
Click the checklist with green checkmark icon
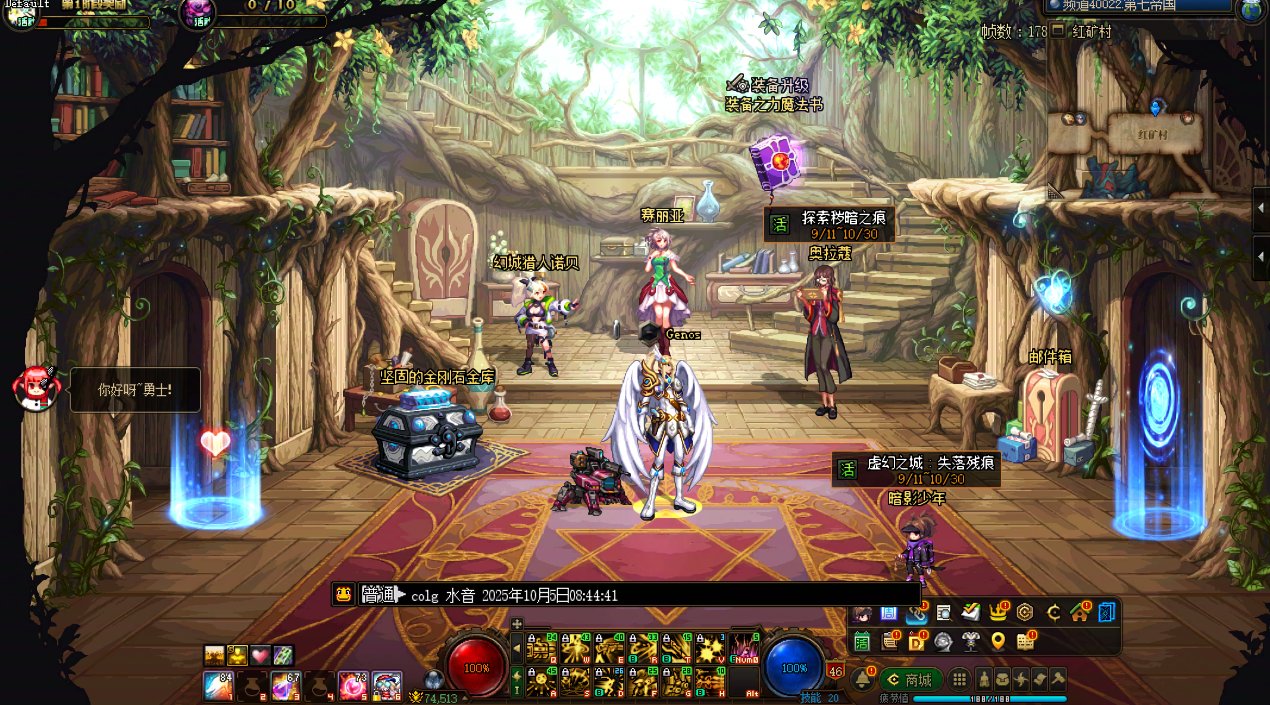tap(970, 612)
